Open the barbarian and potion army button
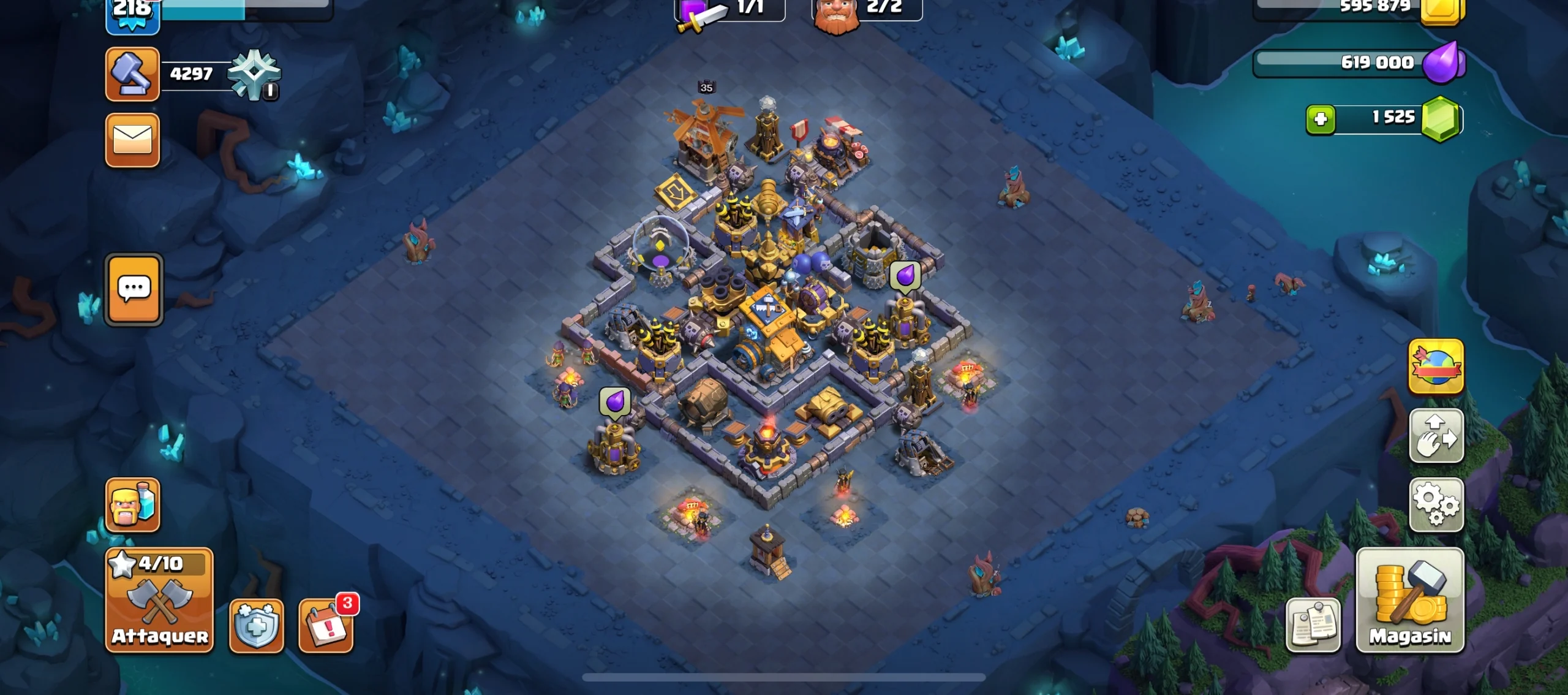The width and height of the screenshot is (1568, 695). [132, 504]
